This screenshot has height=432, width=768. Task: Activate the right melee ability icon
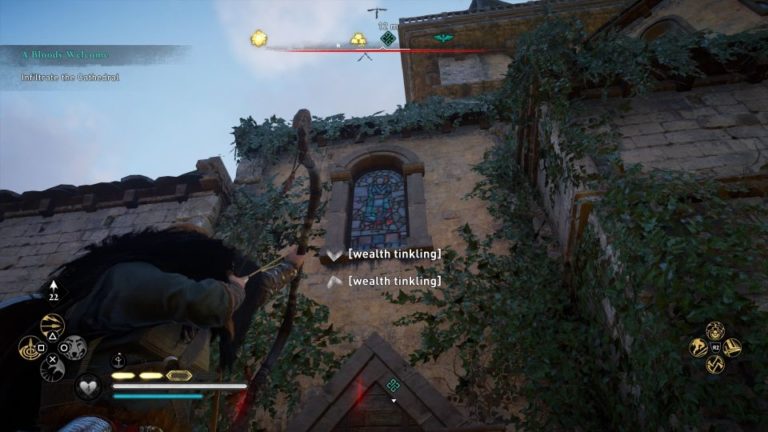(732, 348)
